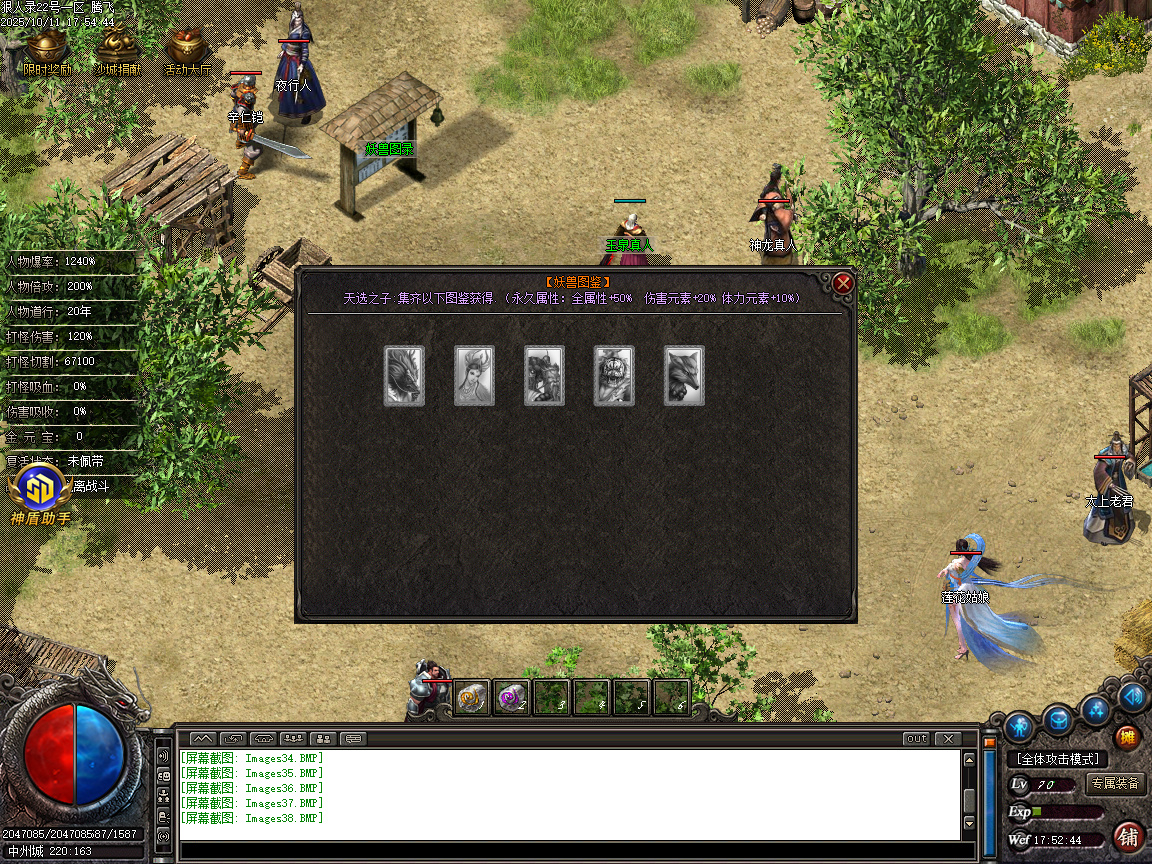
Task: Click the chat panel's out button
Action: (916, 739)
